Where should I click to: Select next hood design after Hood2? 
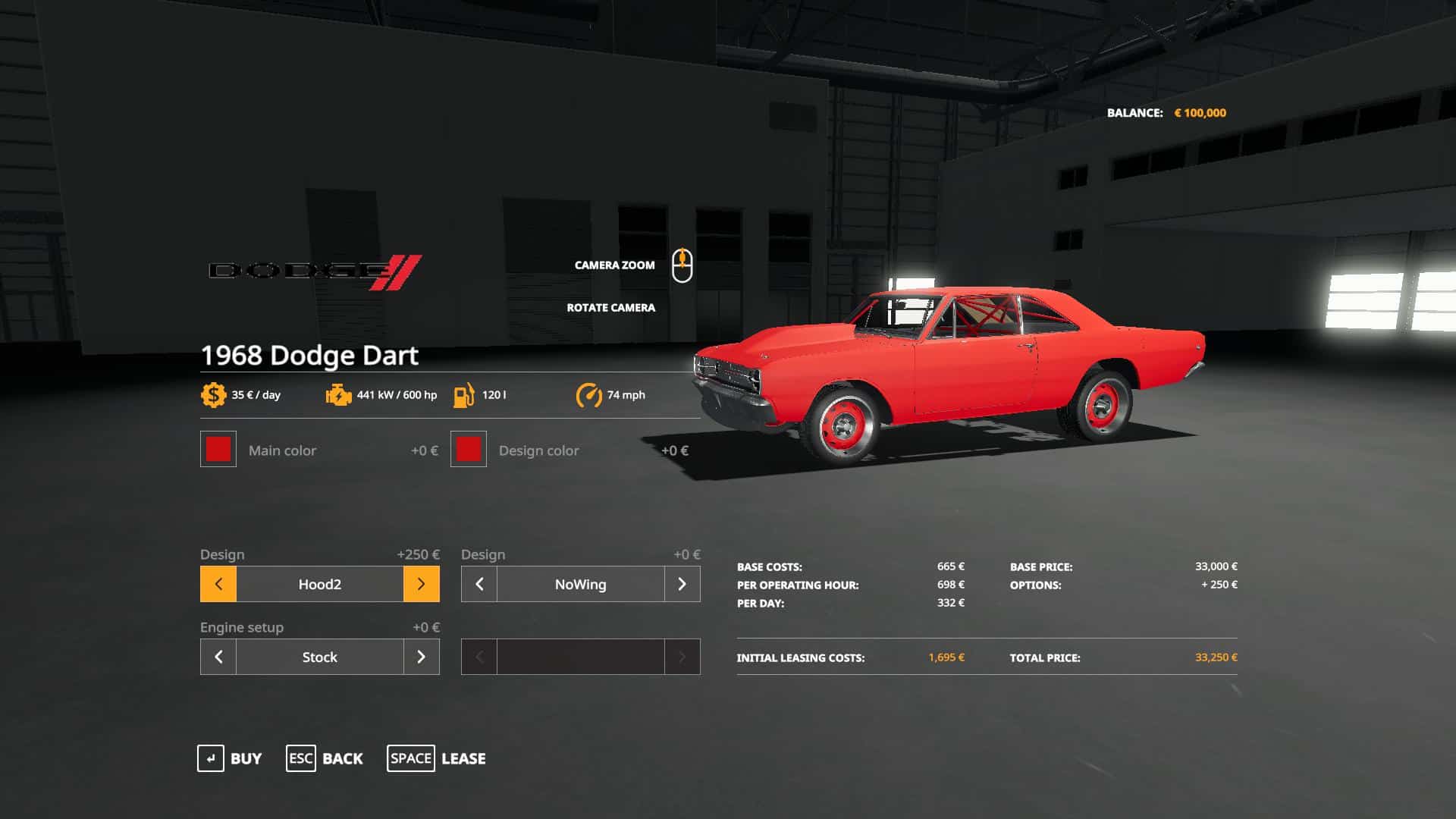(x=421, y=584)
